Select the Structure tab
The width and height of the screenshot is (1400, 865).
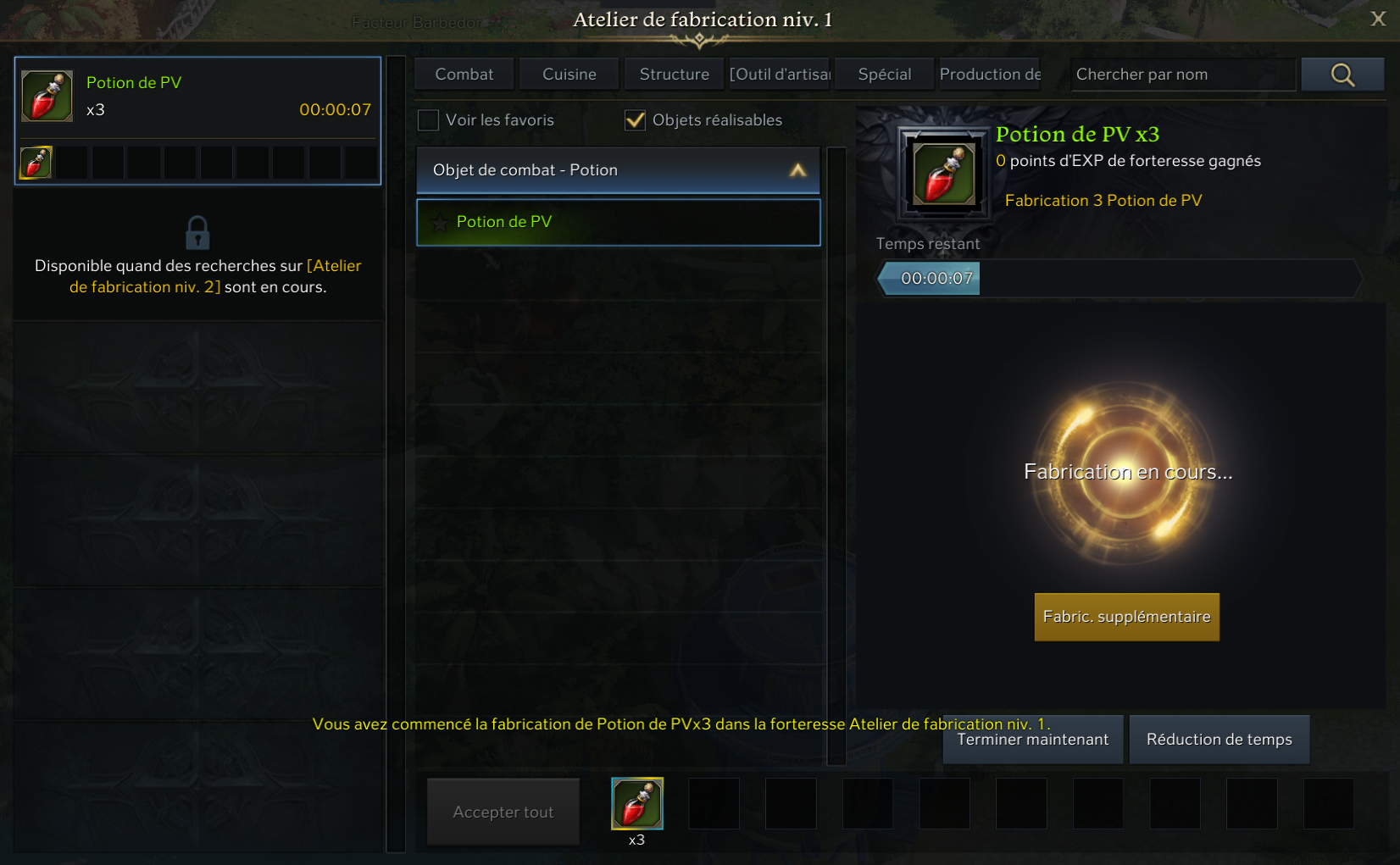pos(675,75)
